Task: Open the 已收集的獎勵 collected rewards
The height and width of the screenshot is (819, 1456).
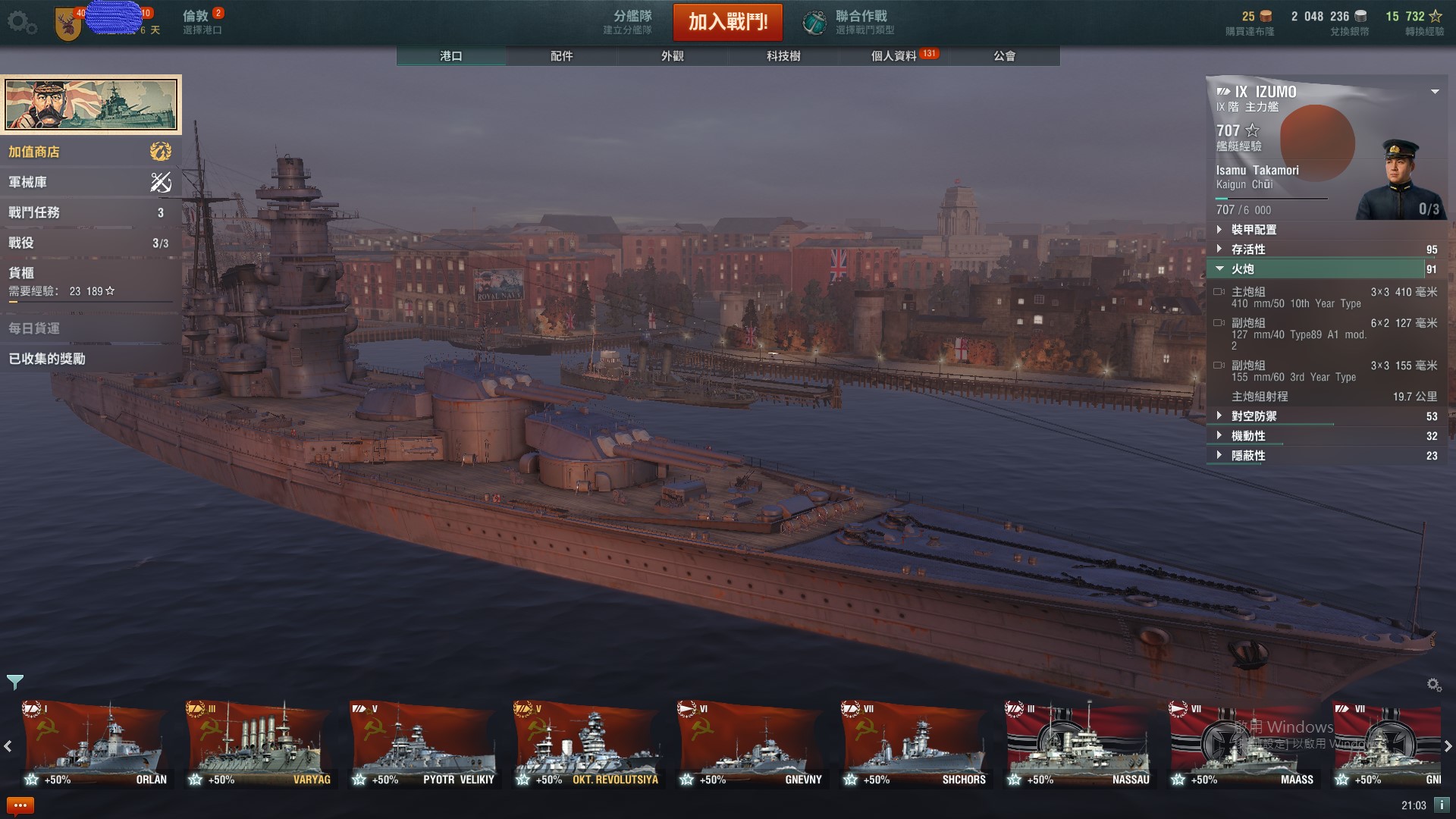Action: 47,359
